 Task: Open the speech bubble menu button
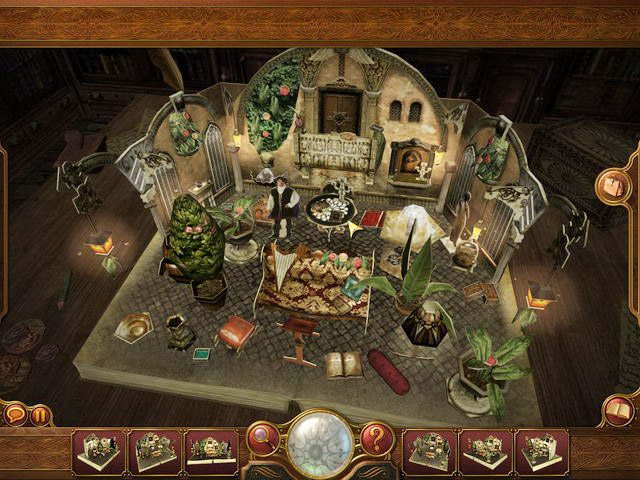tap(15, 413)
